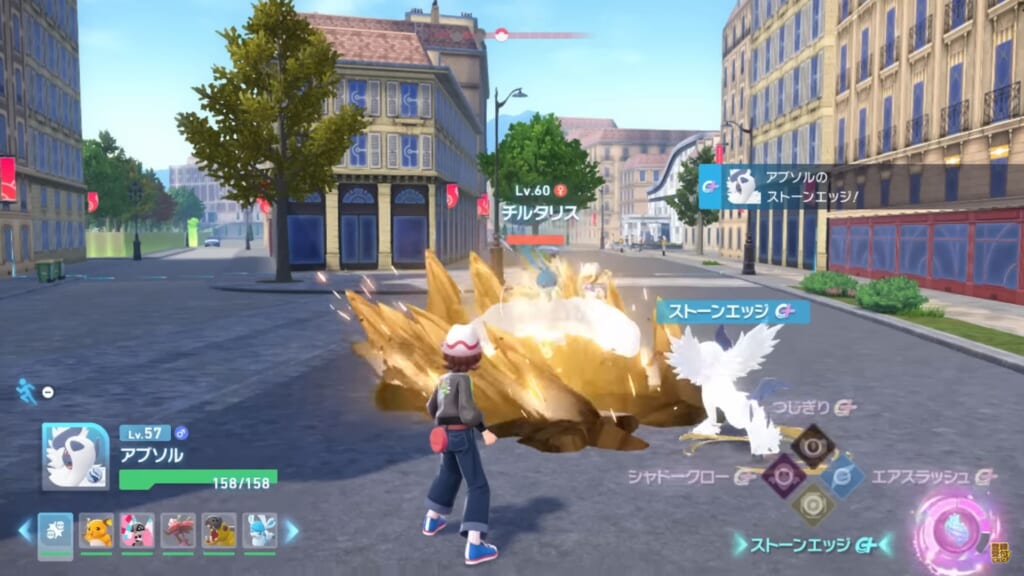The height and width of the screenshot is (576, 1024).
Task: Switch to the yellow-and-grey party Pokémon
Action: [219, 530]
